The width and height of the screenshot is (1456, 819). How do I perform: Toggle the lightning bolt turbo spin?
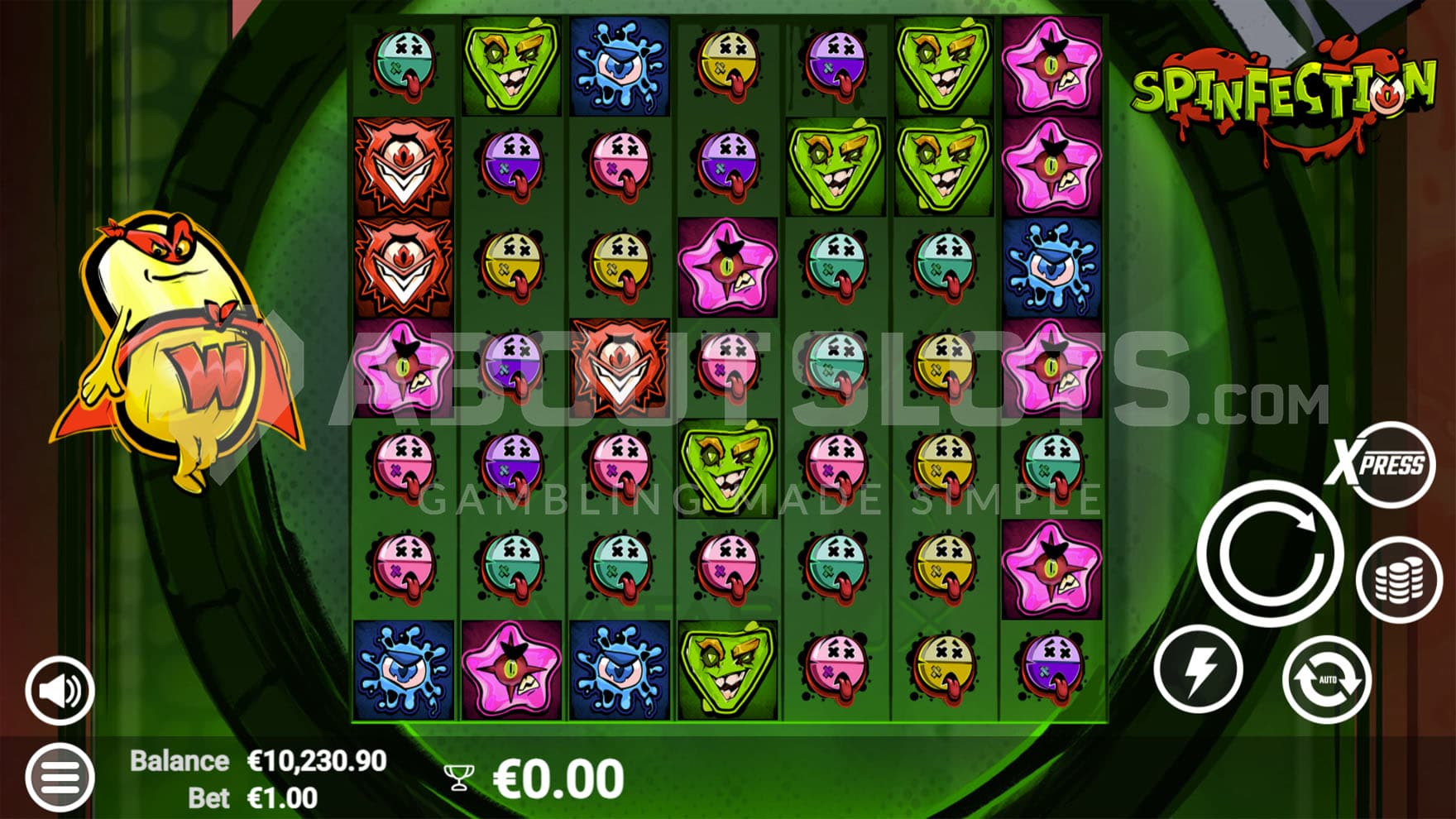click(x=1199, y=669)
